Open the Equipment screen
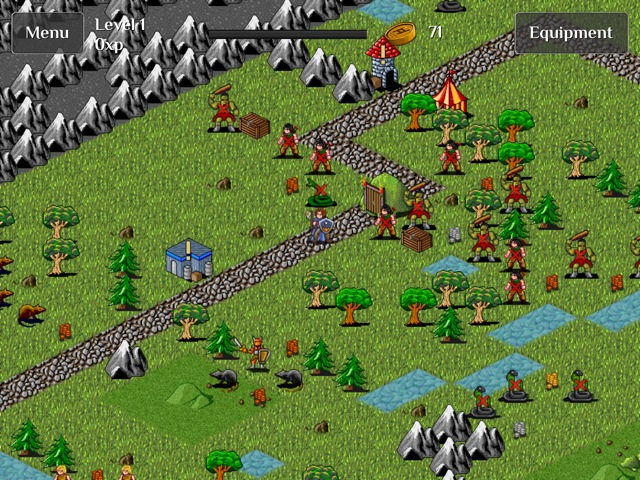Image resolution: width=640 pixels, height=480 pixels. [x=570, y=32]
